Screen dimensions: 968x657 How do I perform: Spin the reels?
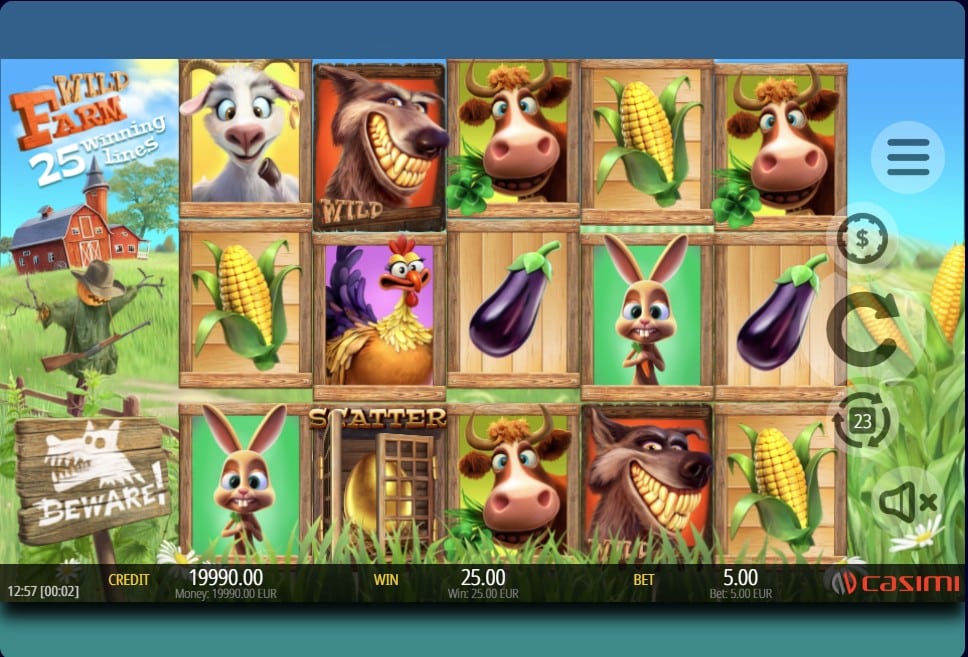[x=862, y=329]
